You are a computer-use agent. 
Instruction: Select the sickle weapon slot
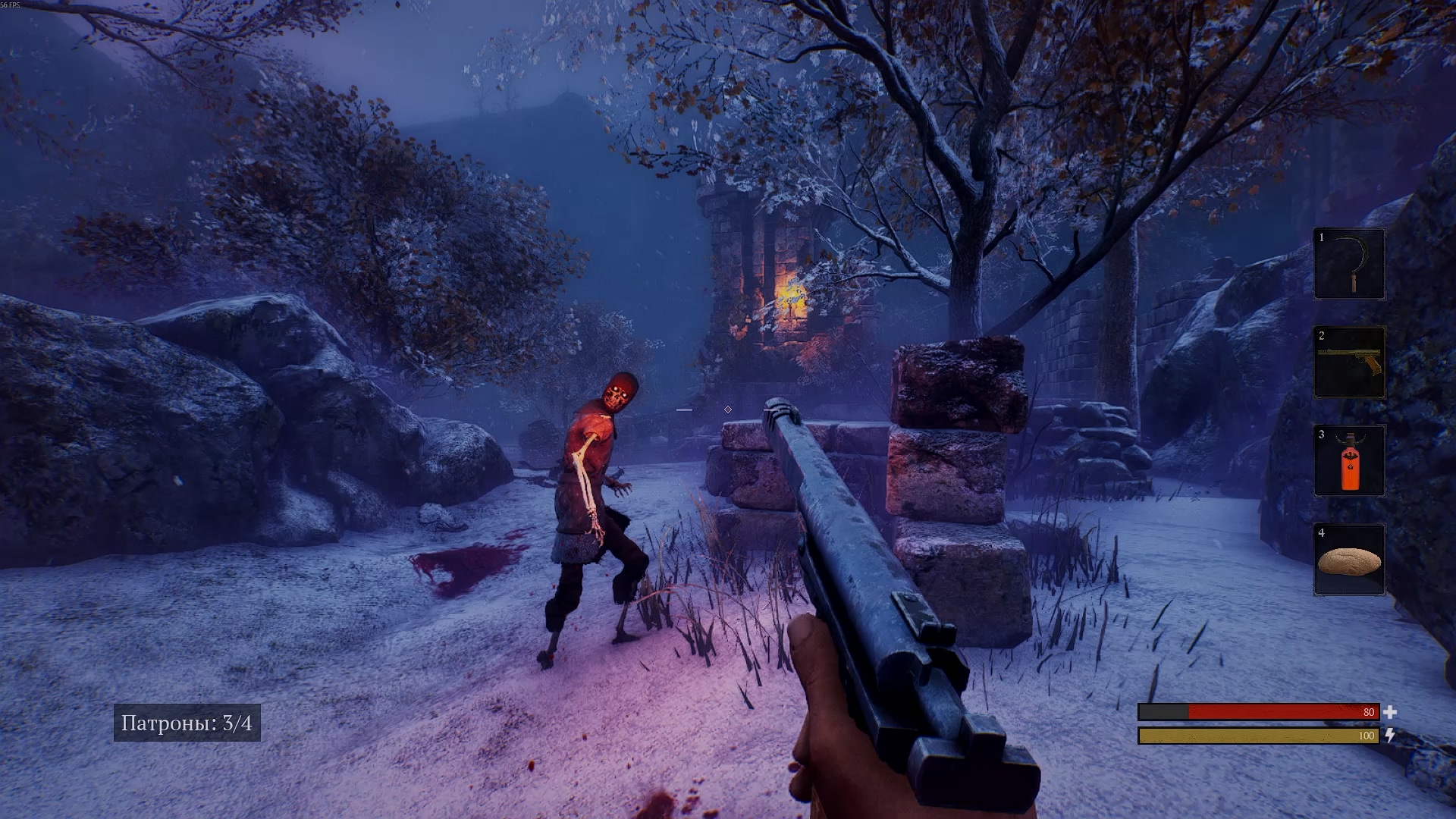pyautogui.click(x=1349, y=264)
